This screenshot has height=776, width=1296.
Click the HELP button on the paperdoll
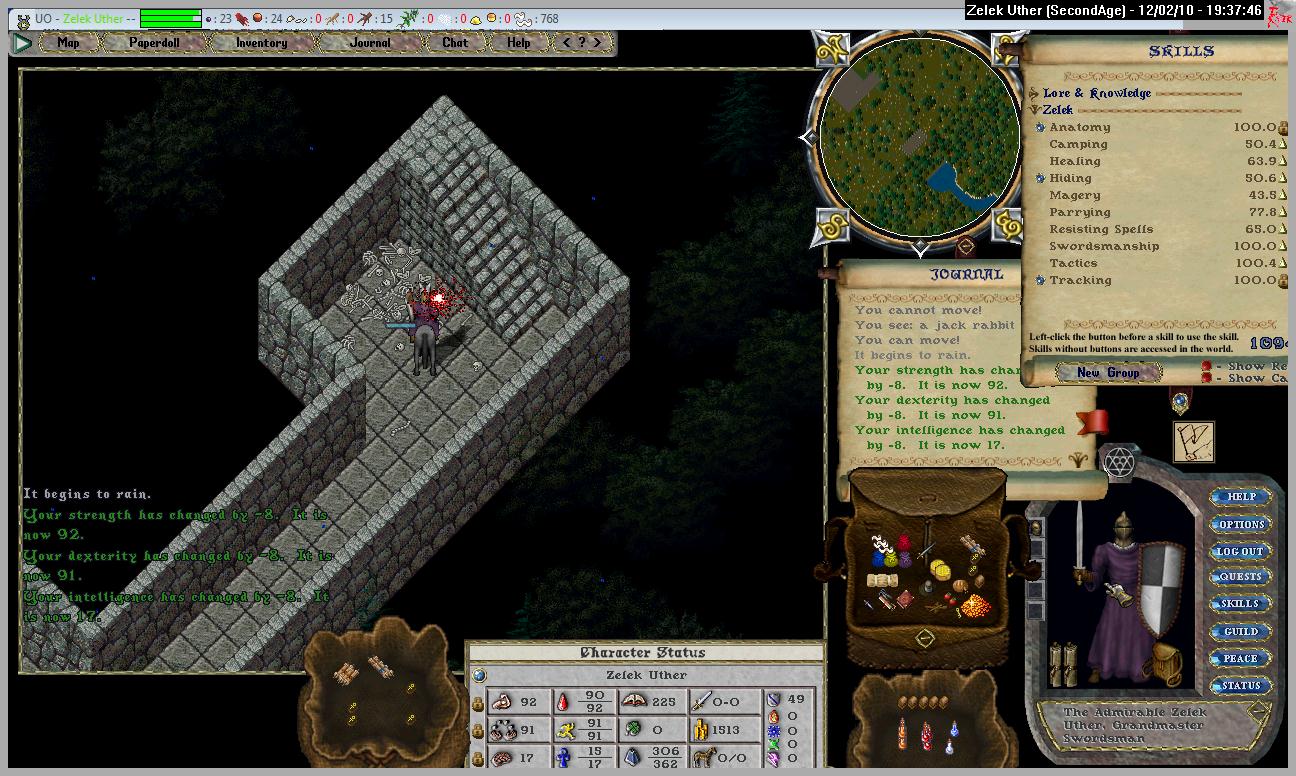pyautogui.click(x=1241, y=497)
